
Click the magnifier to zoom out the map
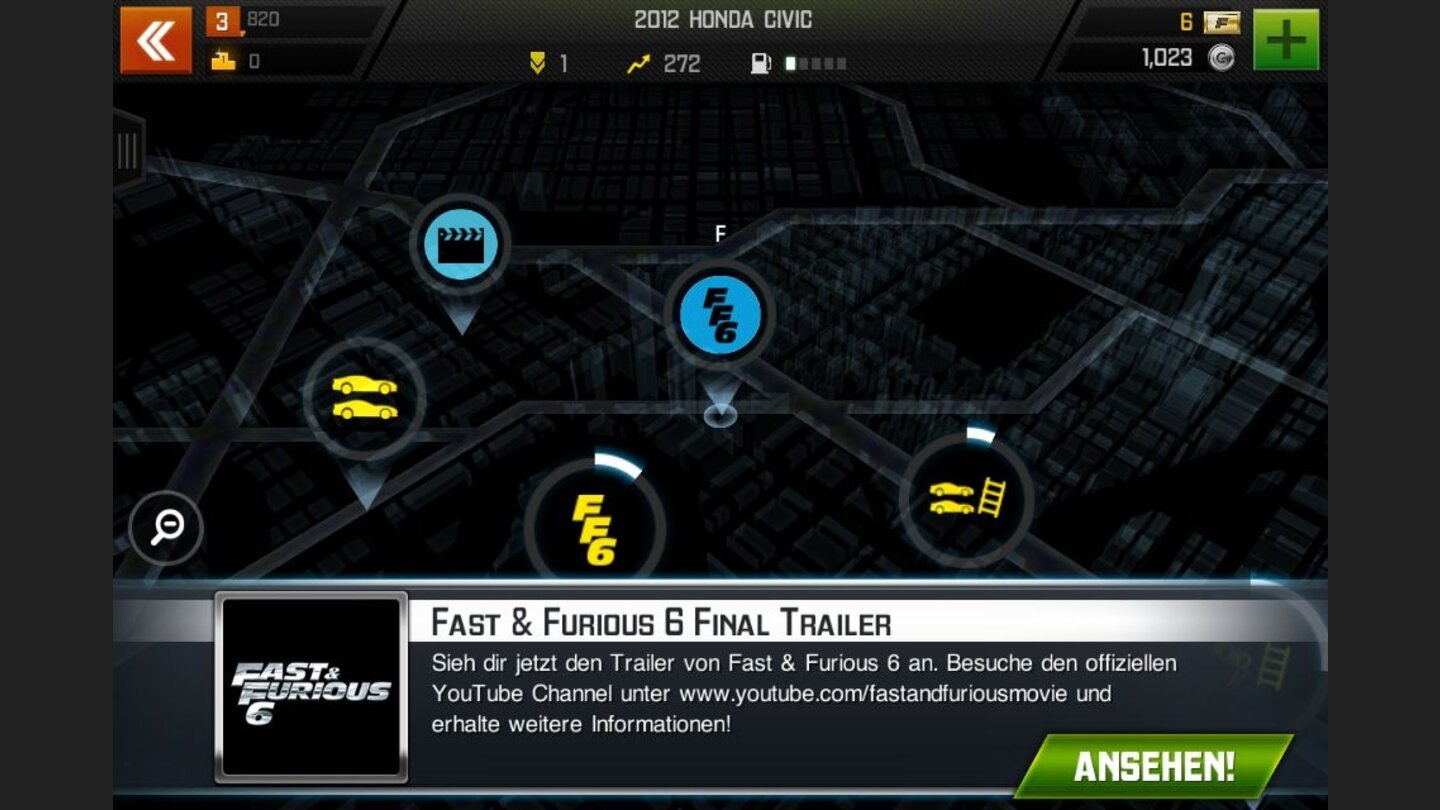click(x=166, y=529)
